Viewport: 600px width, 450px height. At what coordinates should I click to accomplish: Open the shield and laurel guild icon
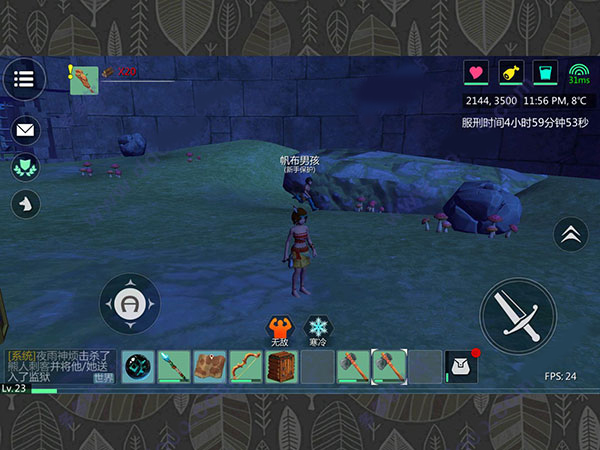(25, 166)
